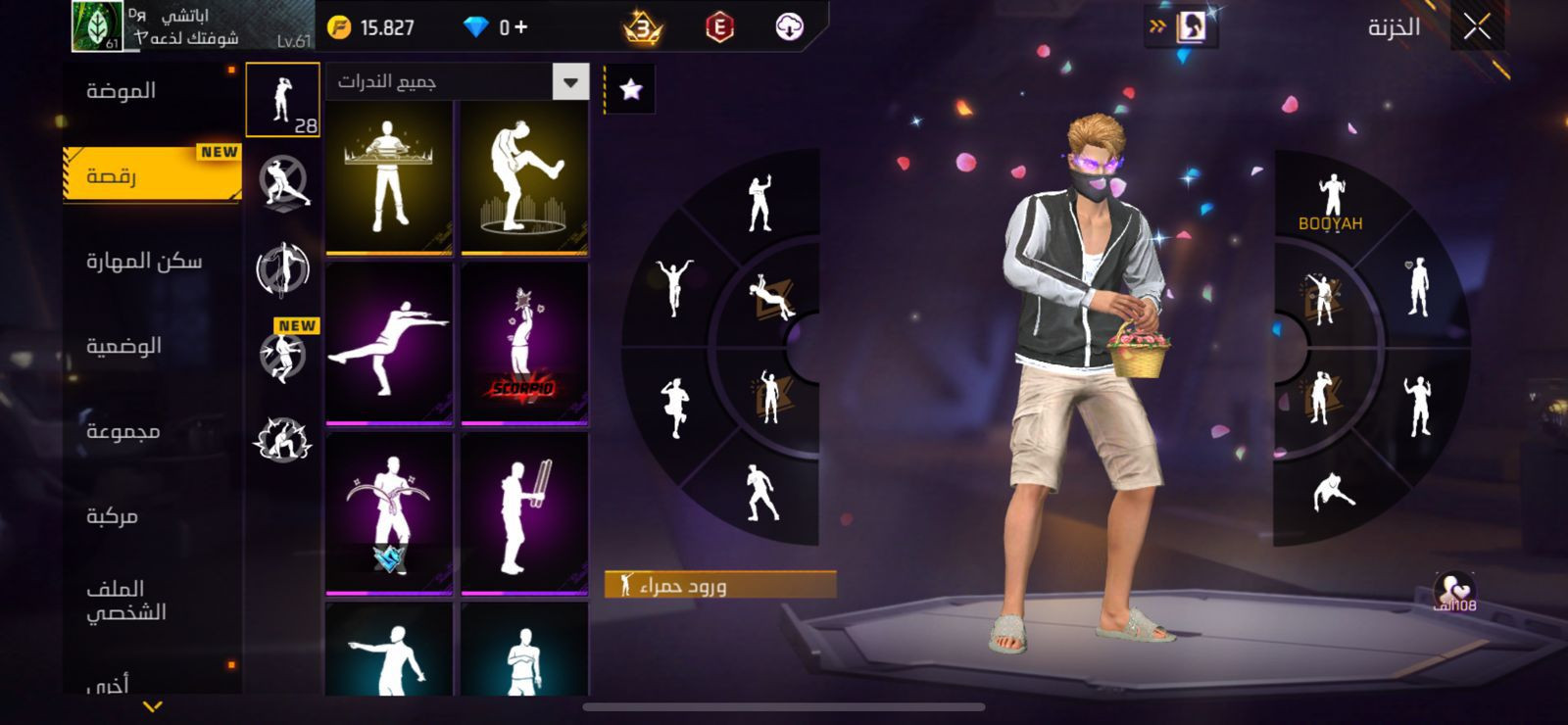
Task: Open the red E badge icon
Action: coord(719,27)
